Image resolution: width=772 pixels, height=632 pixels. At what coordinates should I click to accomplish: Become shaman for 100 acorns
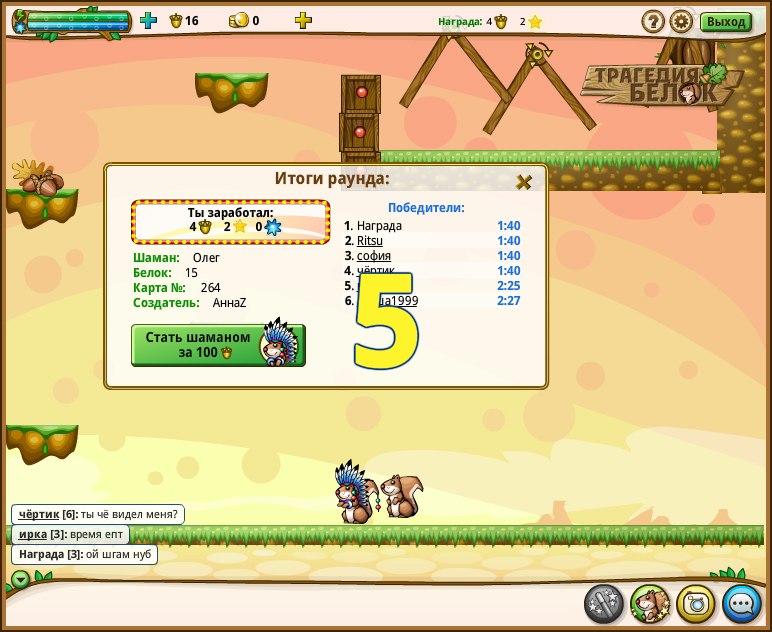pyautogui.click(x=218, y=345)
